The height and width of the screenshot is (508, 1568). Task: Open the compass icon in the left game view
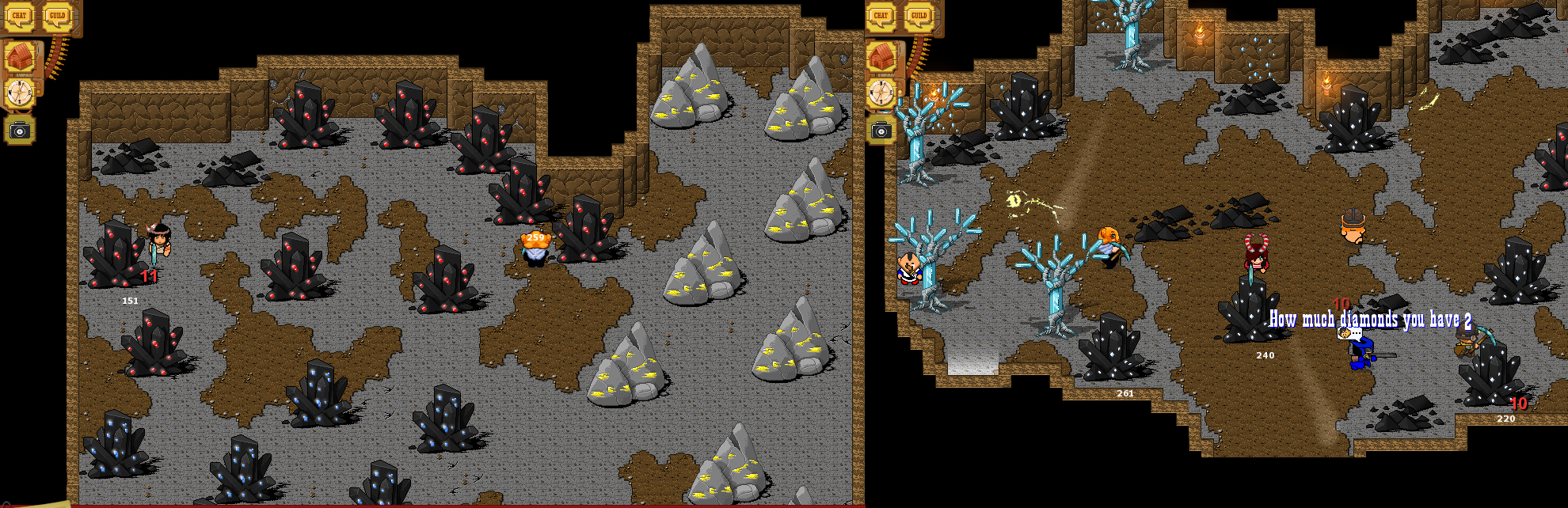click(x=19, y=93)
